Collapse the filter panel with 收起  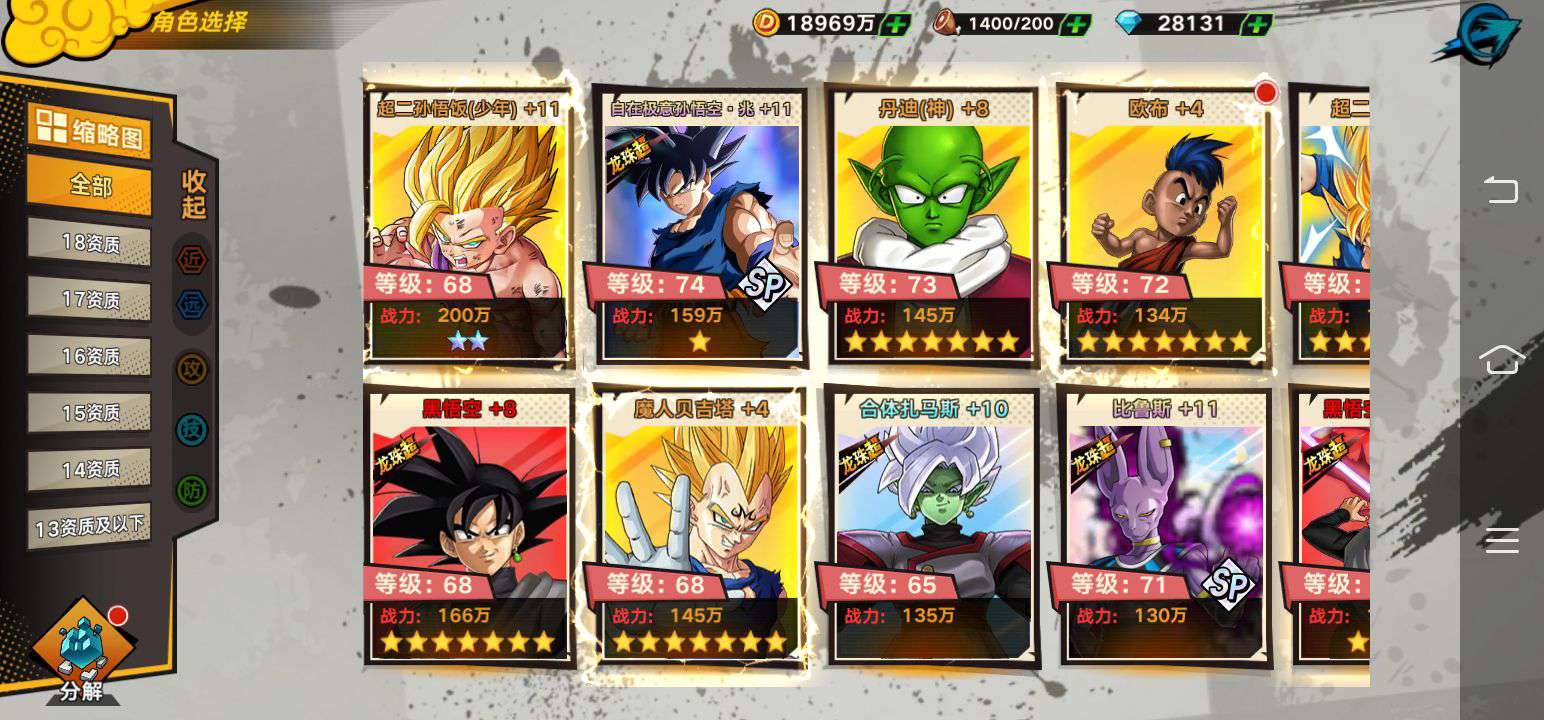(x=193, y=194)
